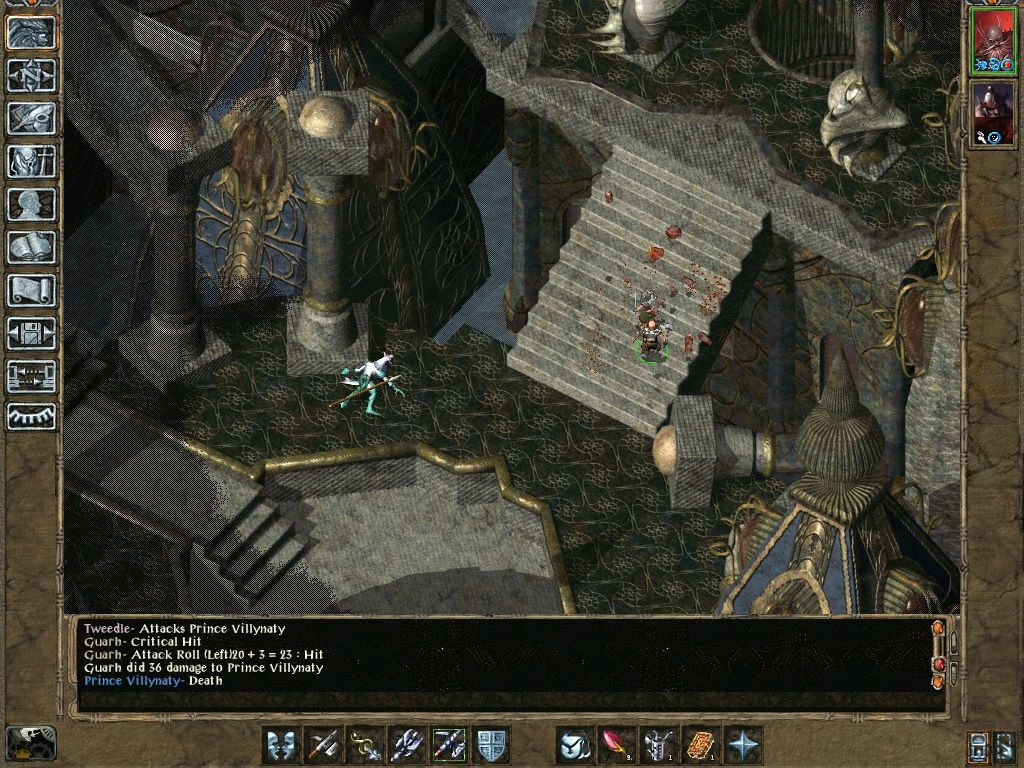Click the closed eye rest button
The width and height of the screenshot is (1024, 768).
(x=31, y=415)
